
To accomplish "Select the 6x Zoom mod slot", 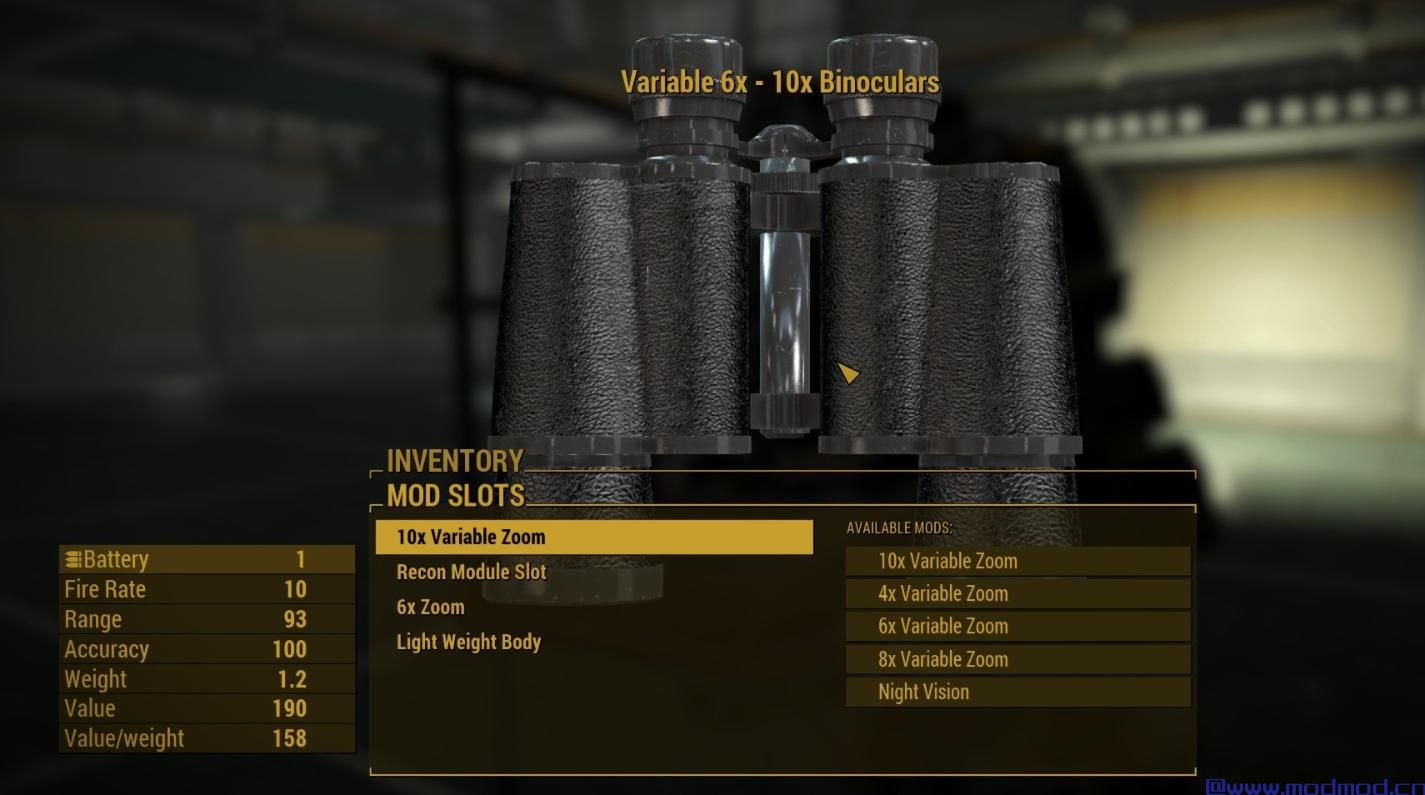I will click(430, 607).
